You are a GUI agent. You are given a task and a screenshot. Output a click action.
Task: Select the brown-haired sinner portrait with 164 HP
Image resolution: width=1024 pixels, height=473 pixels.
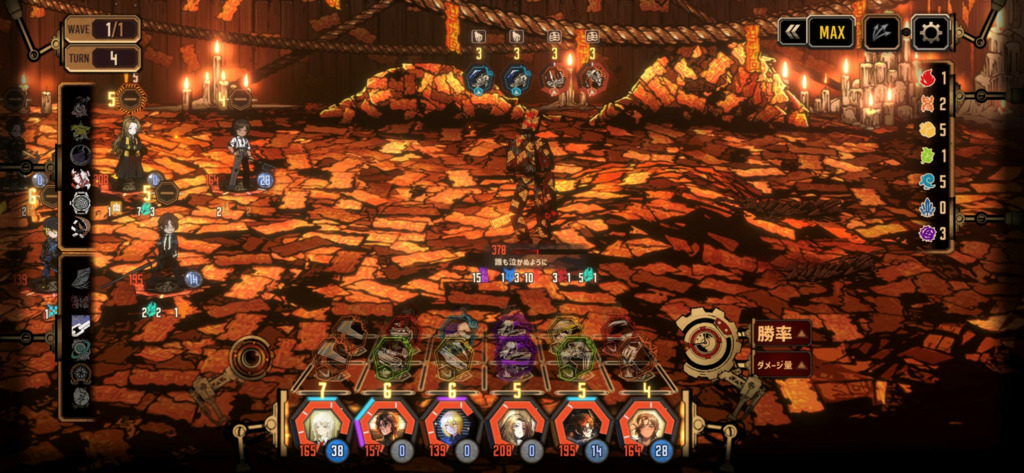[x=647, y=425]
